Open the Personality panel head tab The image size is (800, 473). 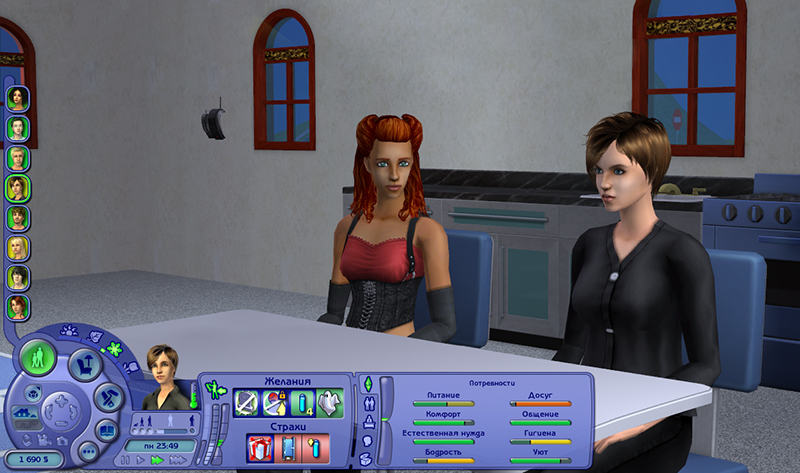(368, 440)
